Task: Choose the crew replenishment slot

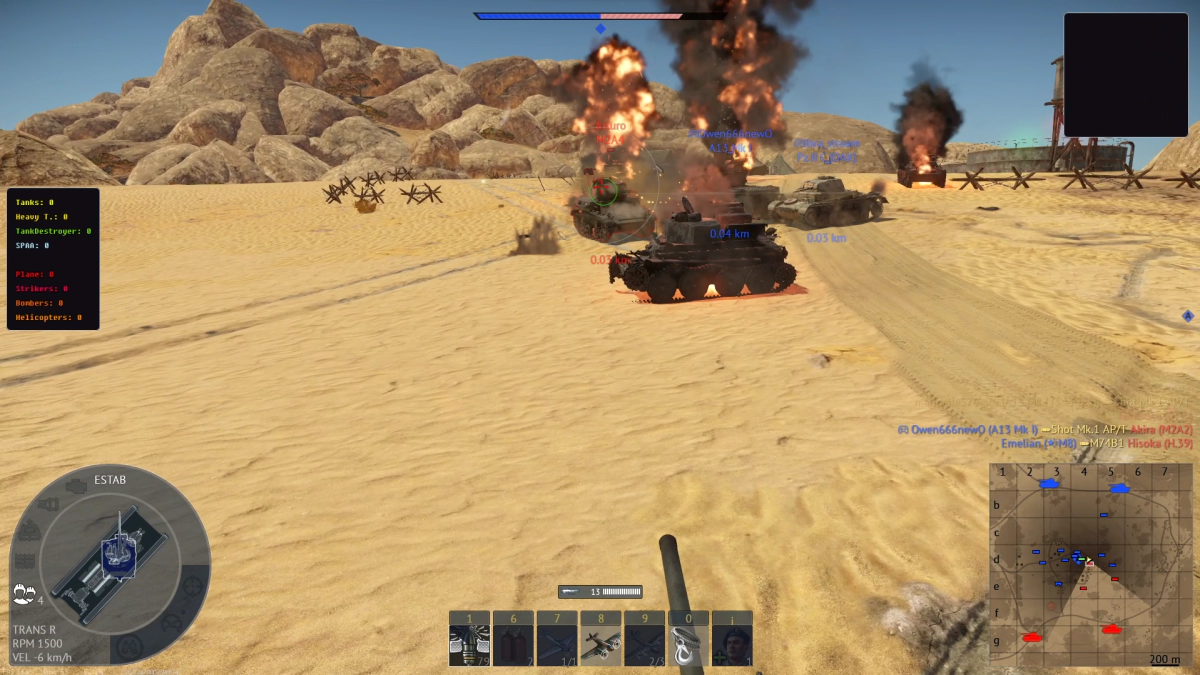Action: pyautogui.click(x=732, y=645)
